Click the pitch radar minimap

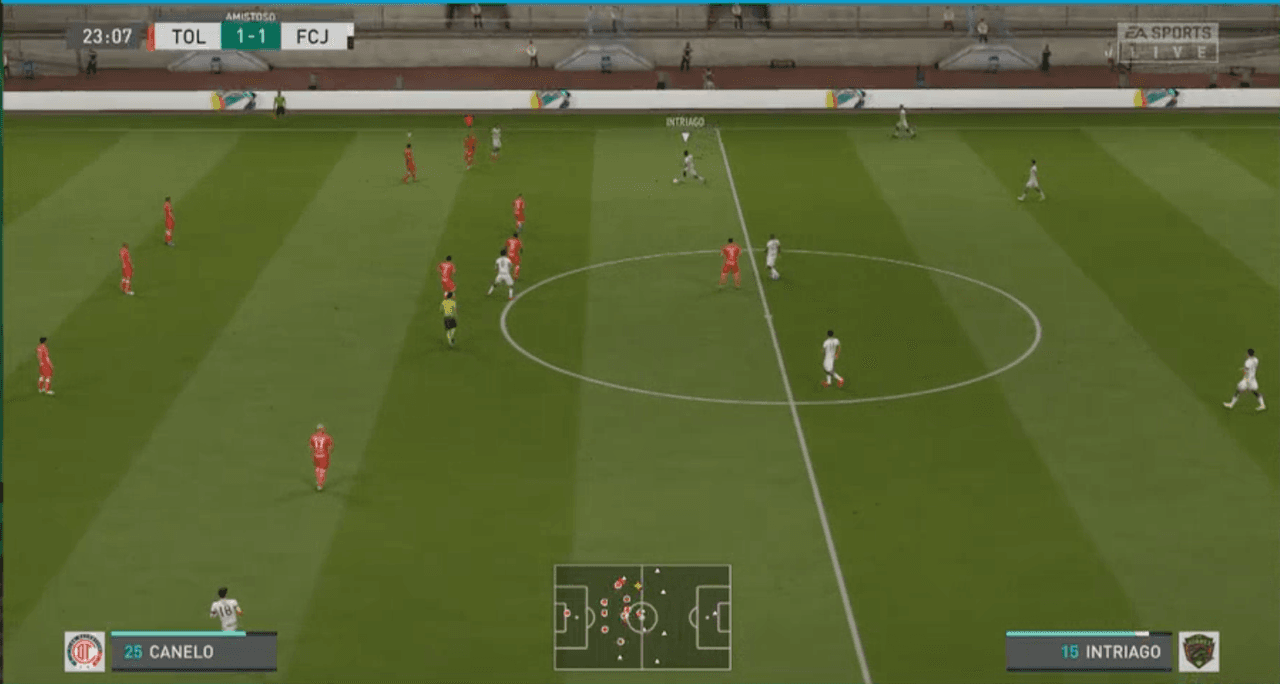tap(642, 617)
